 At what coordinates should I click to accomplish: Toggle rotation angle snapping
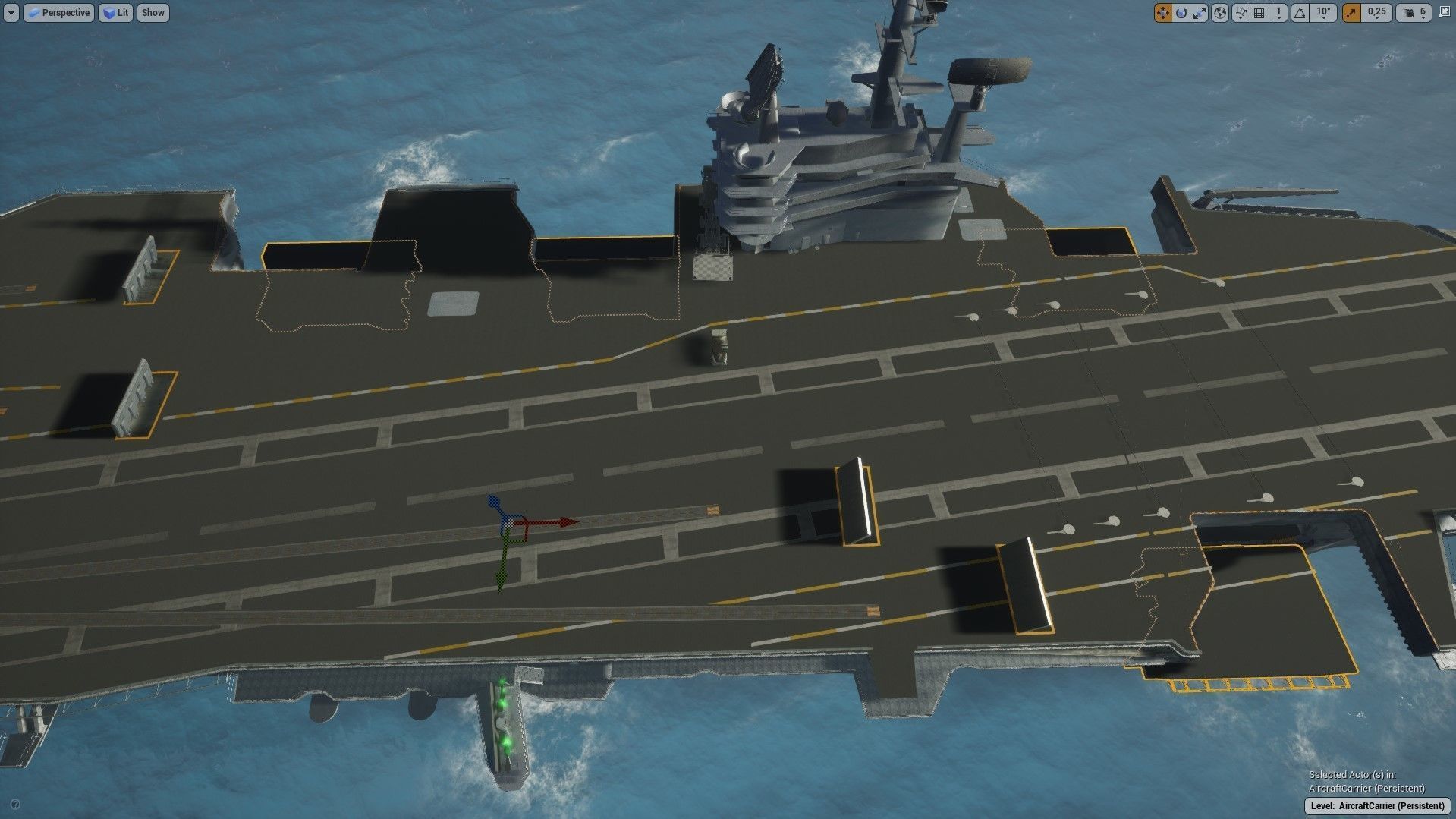(1300, 13)
